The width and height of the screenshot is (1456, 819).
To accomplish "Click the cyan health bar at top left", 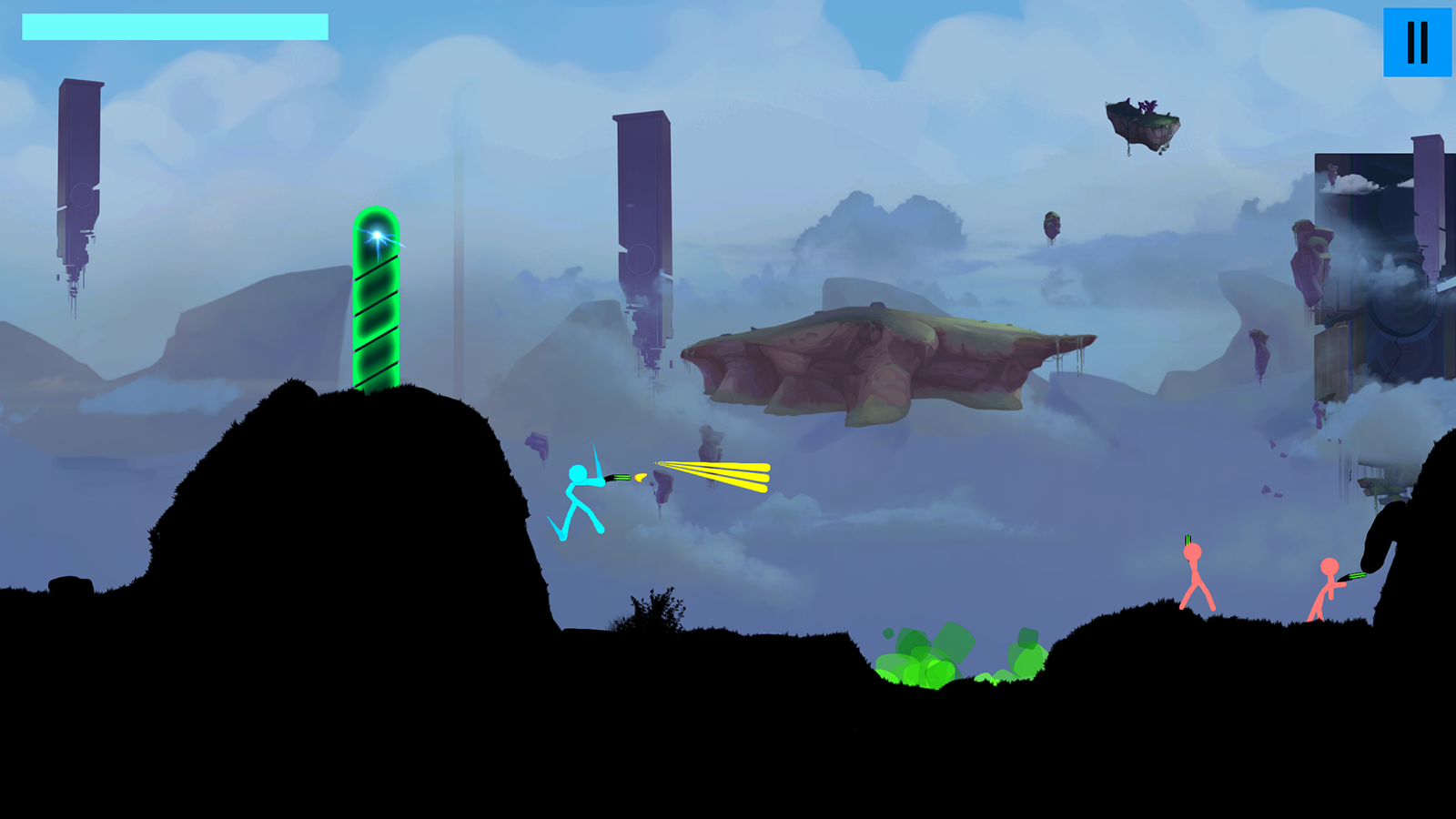I will pyautogui.click(x=173, y=28).
